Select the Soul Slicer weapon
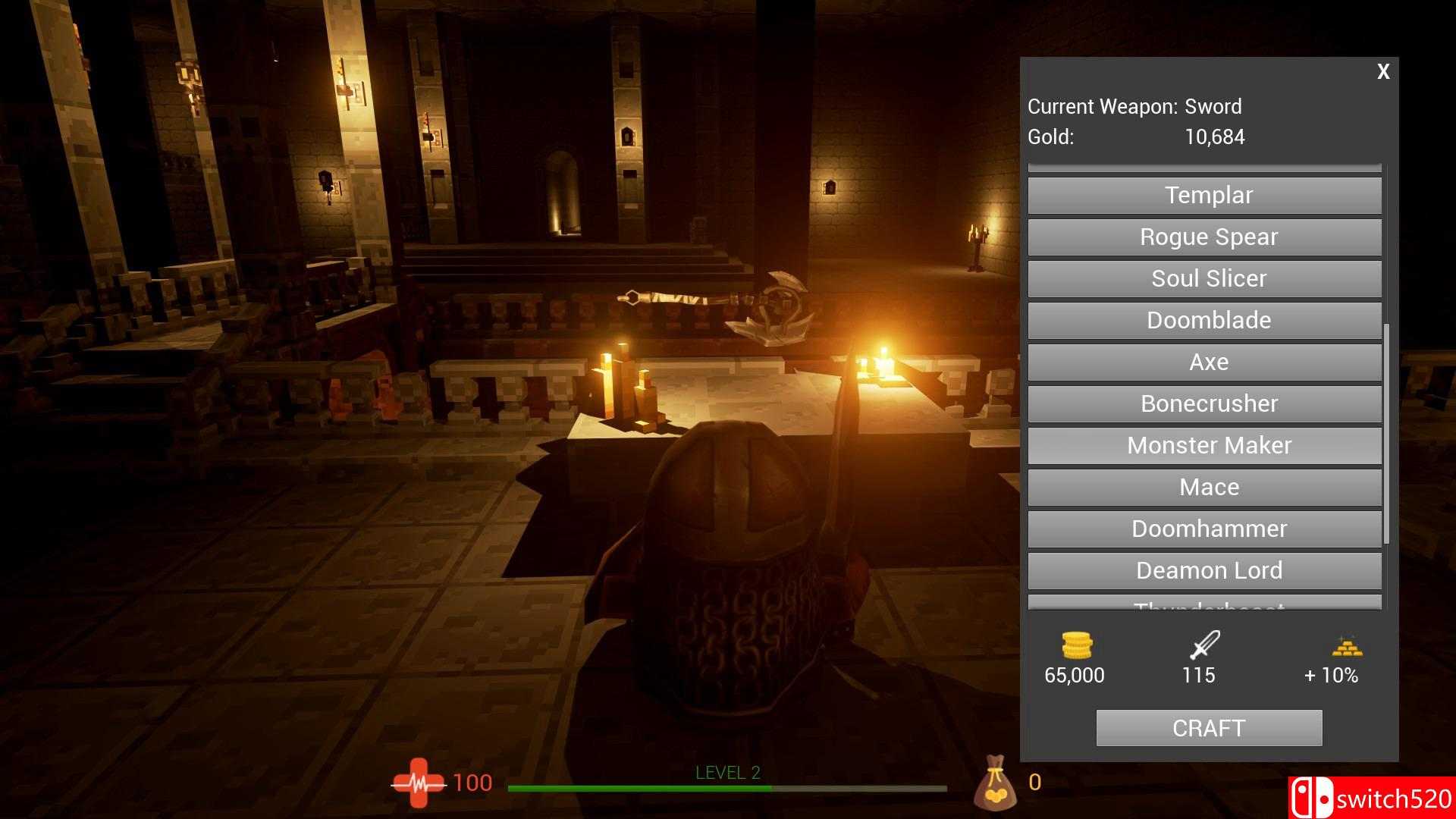 click(x=1209, y=278)
